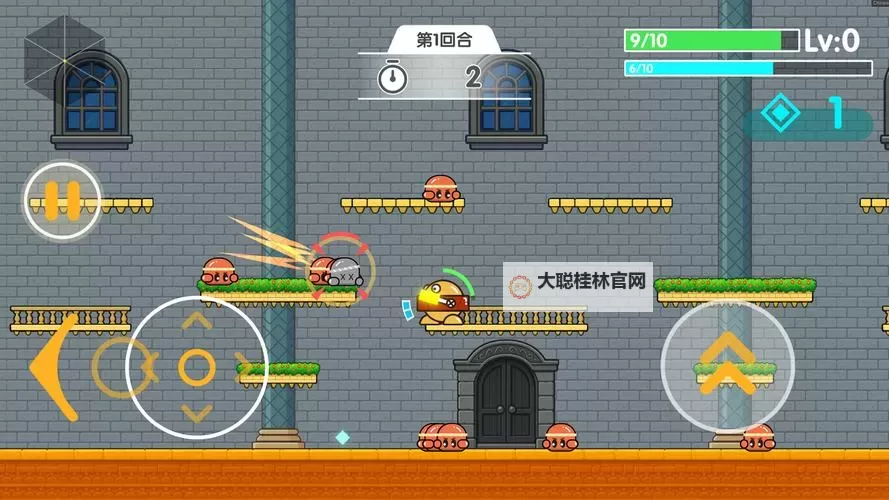Image resolution: width=889 pixels, height=500 pixels.
Task: Tap the down arrow on the virtual joystick
Action: point(197,413)
